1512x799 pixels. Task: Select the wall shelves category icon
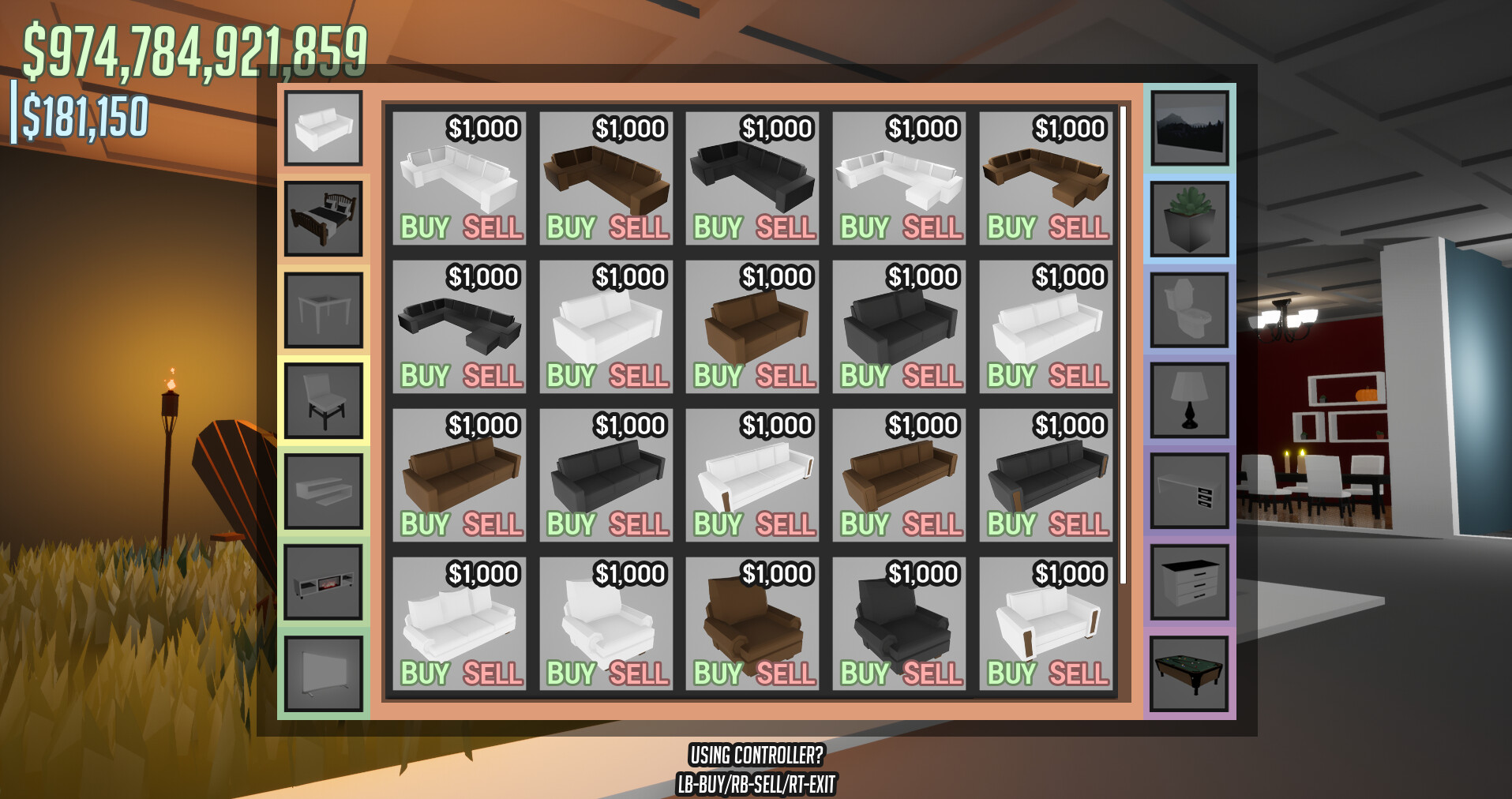pos(323,490)
